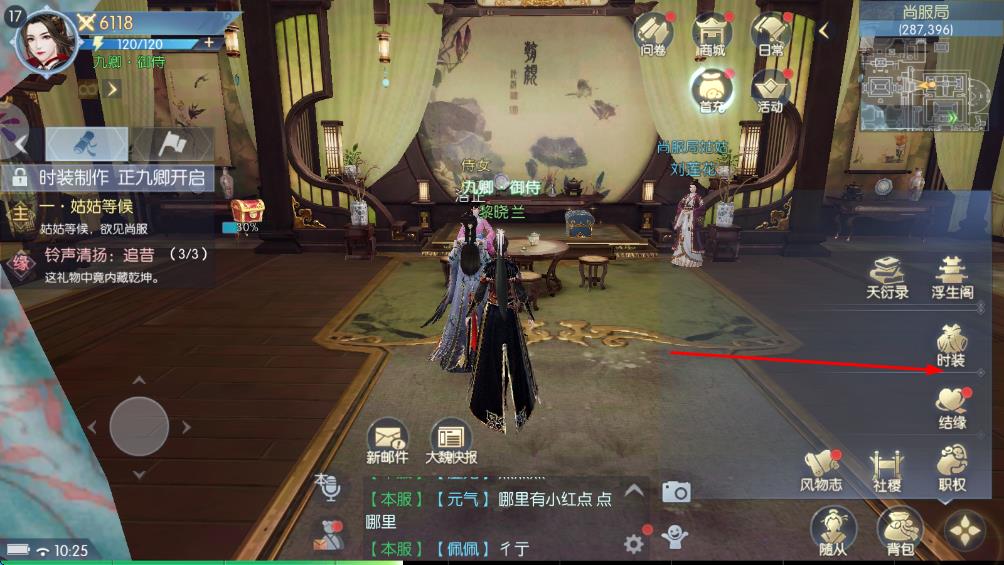The height and width of the screenshot is (565, 1004).
Task: Open the 尚服局 minimap
Action: click(917, 85)
